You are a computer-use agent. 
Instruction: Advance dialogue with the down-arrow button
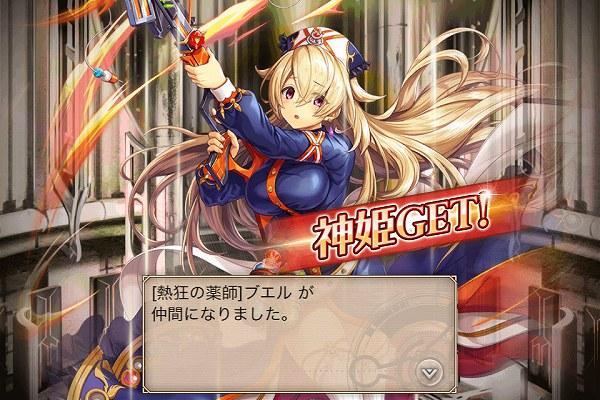[429, 370]
